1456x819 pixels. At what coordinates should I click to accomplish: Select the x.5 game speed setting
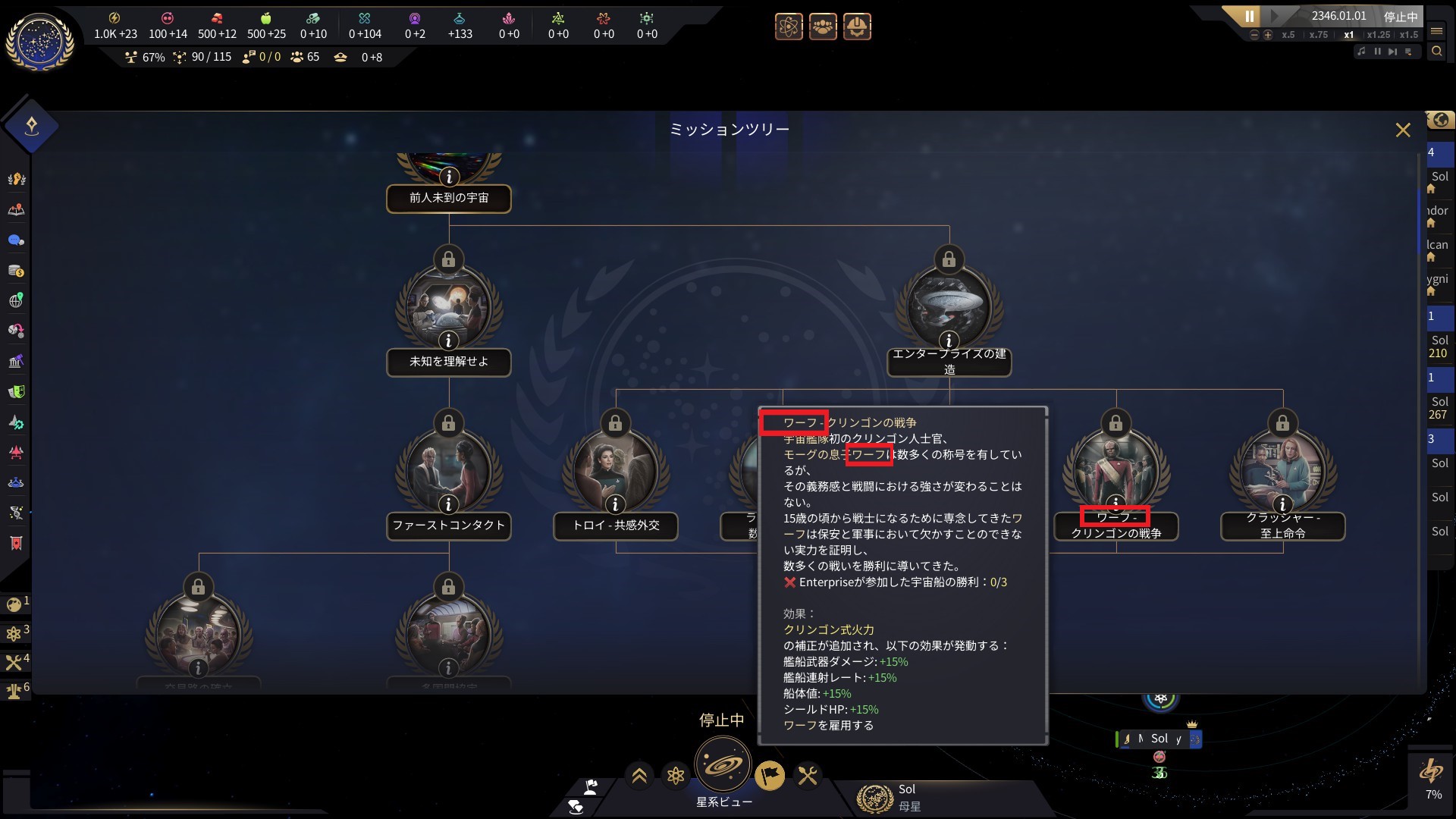1288,35
